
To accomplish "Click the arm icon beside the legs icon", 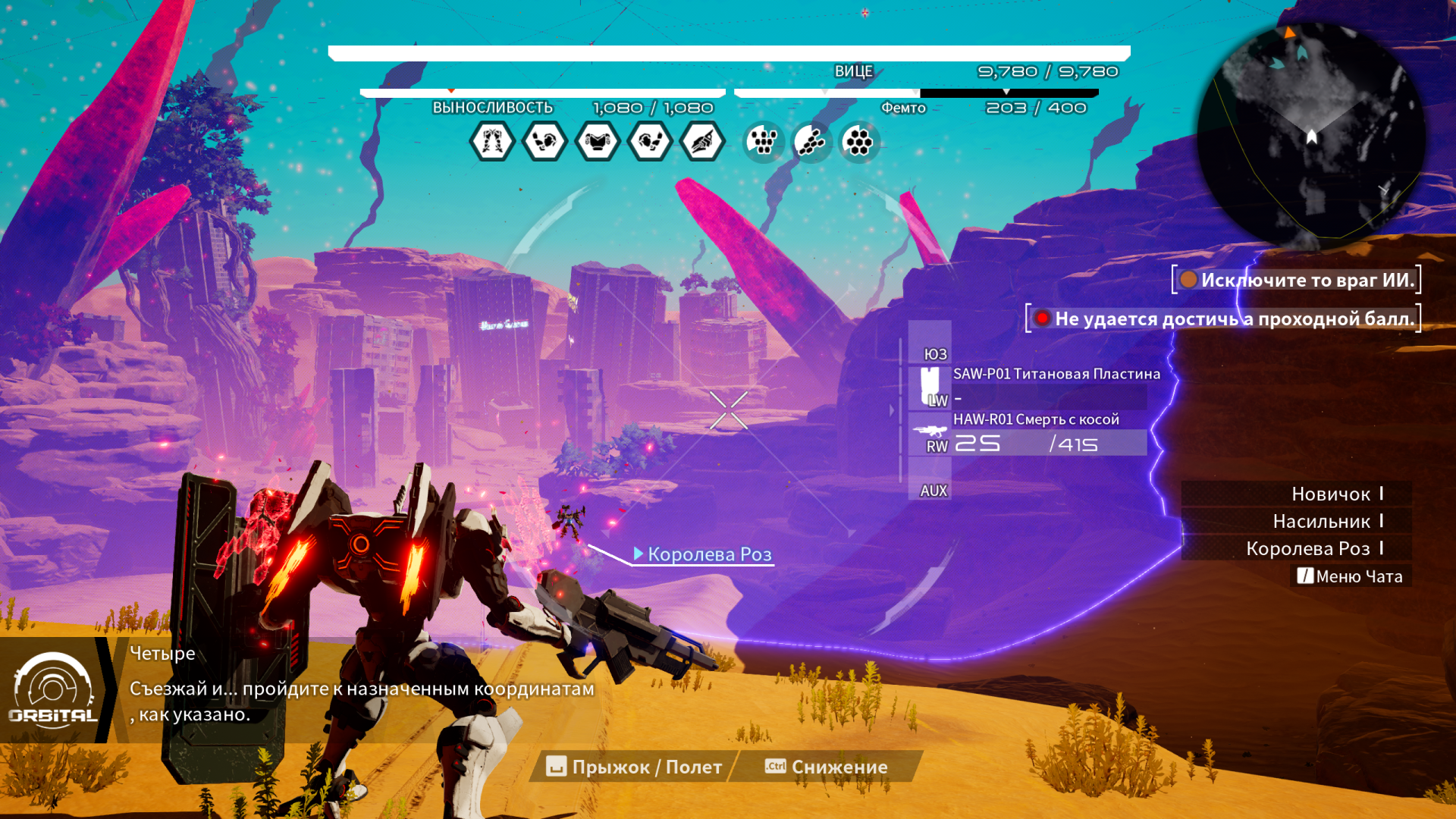I will click(544, 142).
